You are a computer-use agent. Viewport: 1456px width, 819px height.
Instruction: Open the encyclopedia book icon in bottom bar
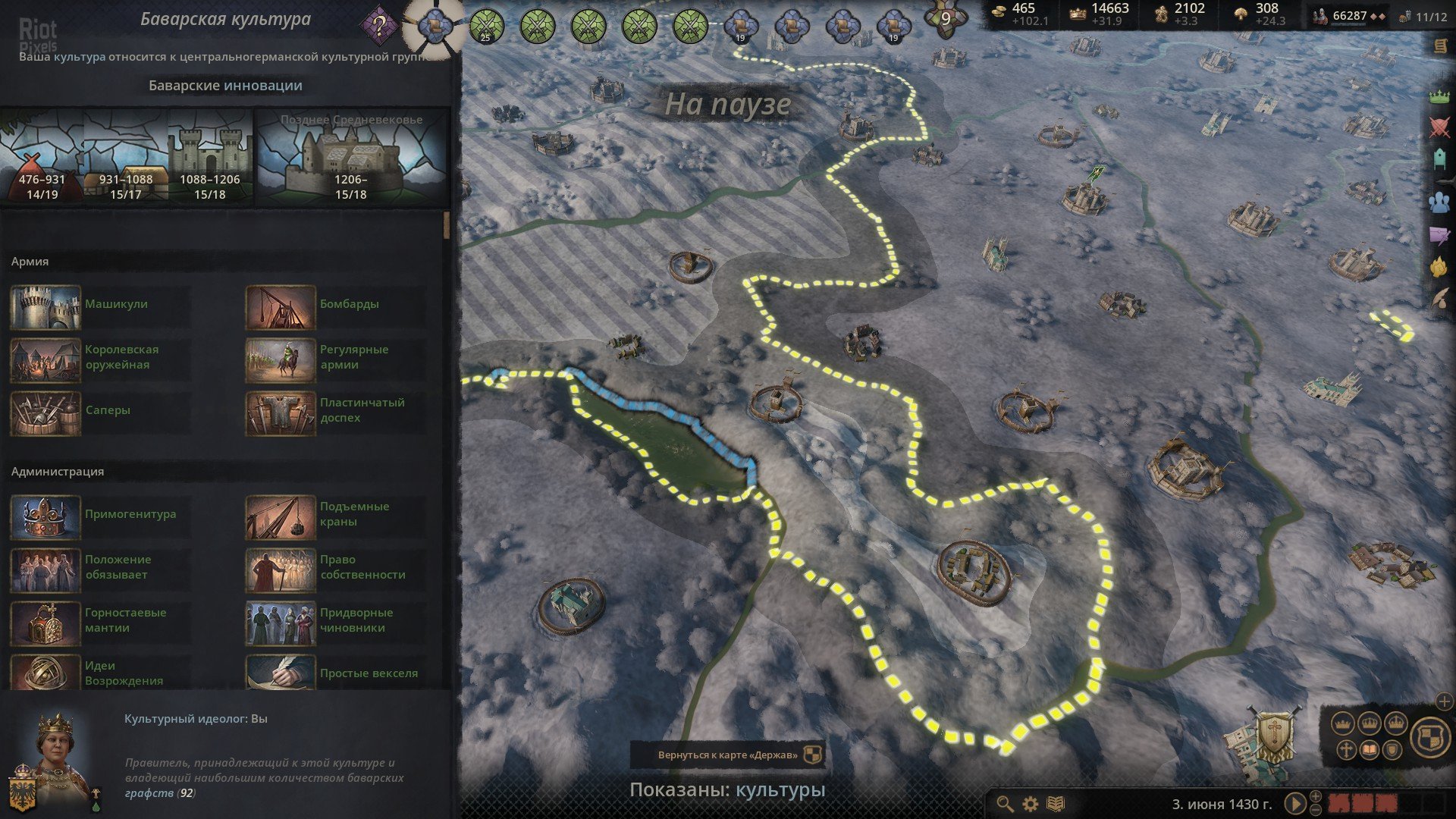pyautogui.click(x=1054, y=803)
